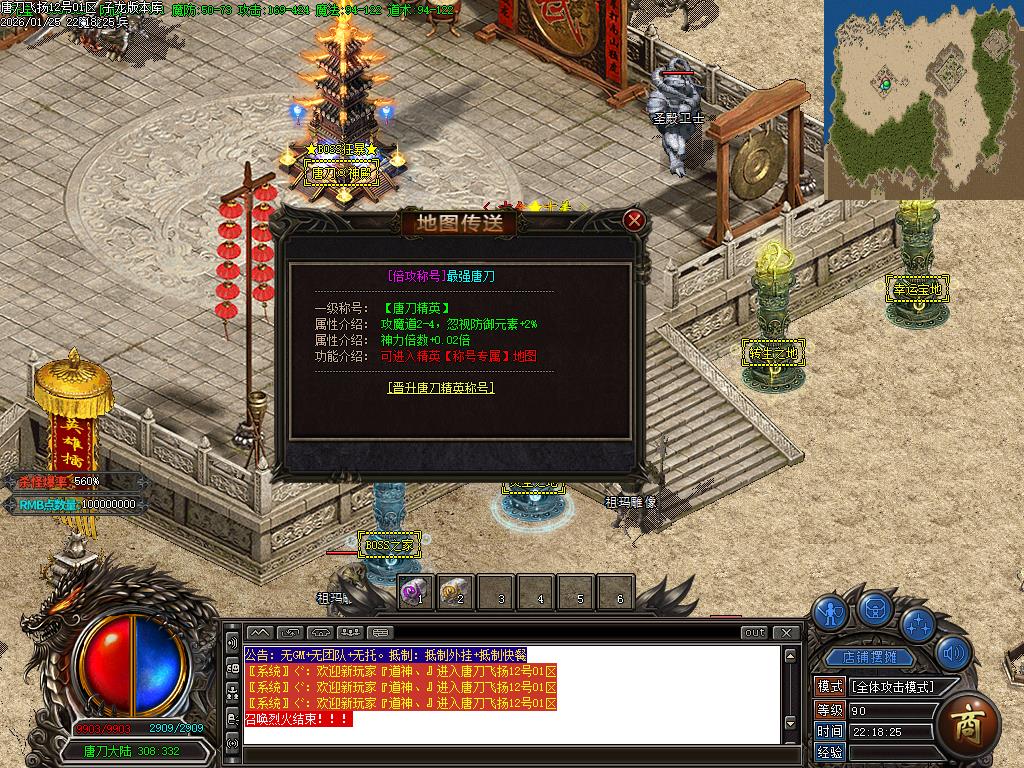The height and width of the screenshot is (768, 1024).
Task: Open the skills sparkle round icon
Action: [918, 623]
